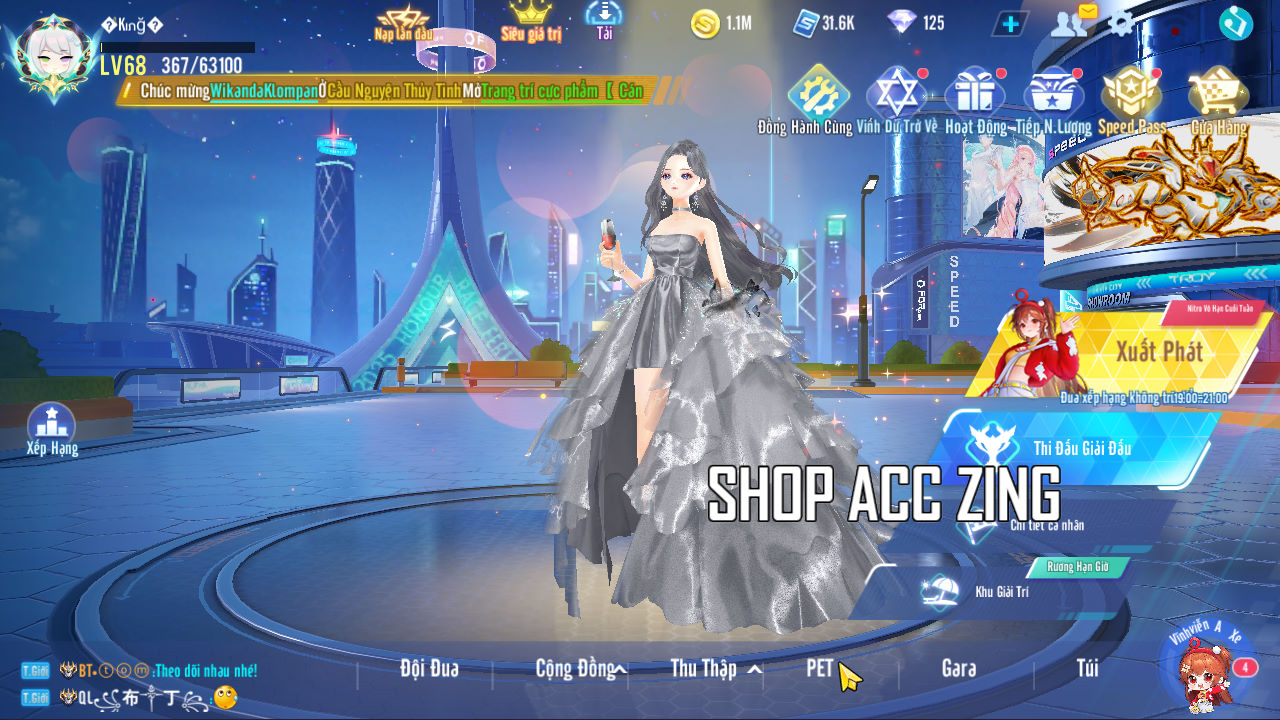1280x720 pixels.
Task: Open the Gara garage
Action: pos(958,669)
